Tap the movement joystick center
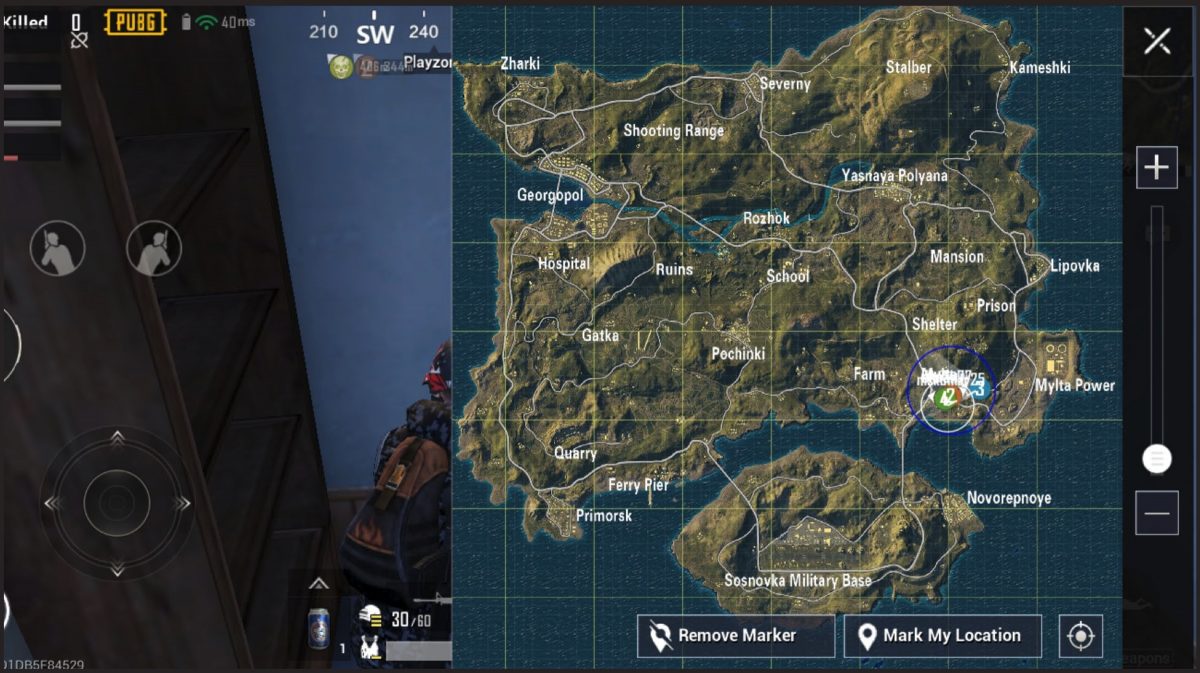This screenshot has width=1200, height=673. (117, 502)
